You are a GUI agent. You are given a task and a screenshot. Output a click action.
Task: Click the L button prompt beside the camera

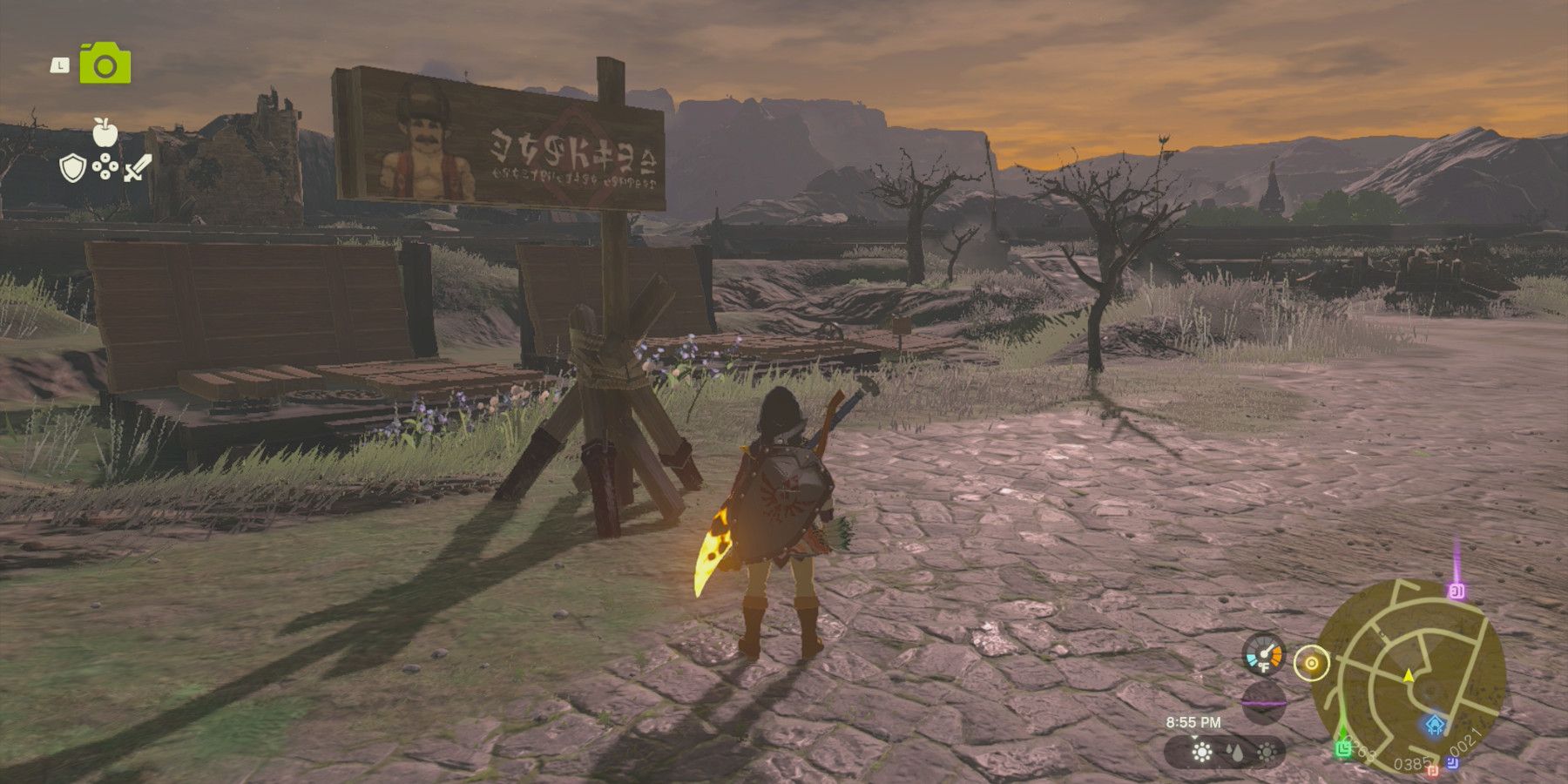tap(60, 65)
